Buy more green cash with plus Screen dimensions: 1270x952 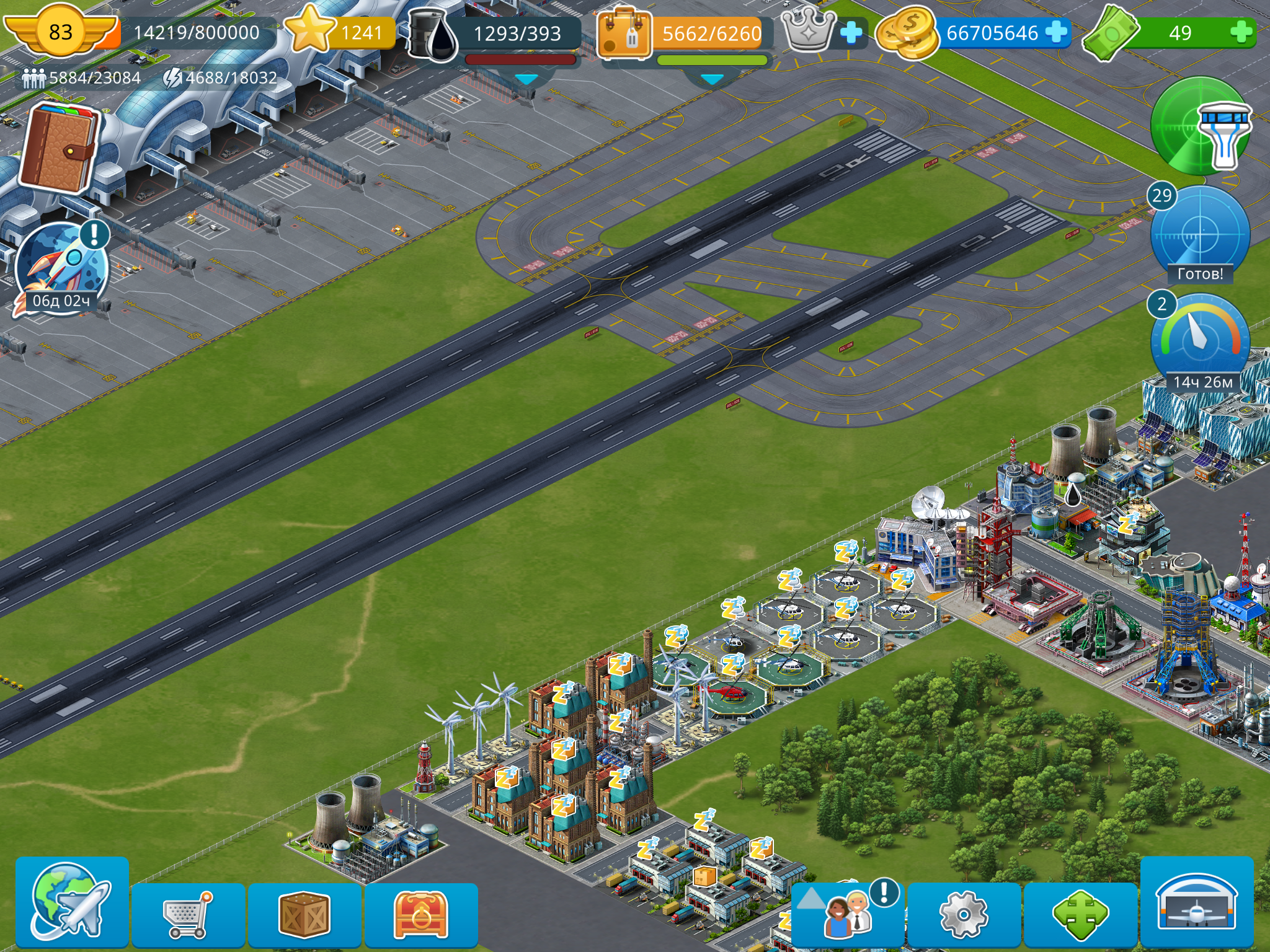click(1241, 32)
